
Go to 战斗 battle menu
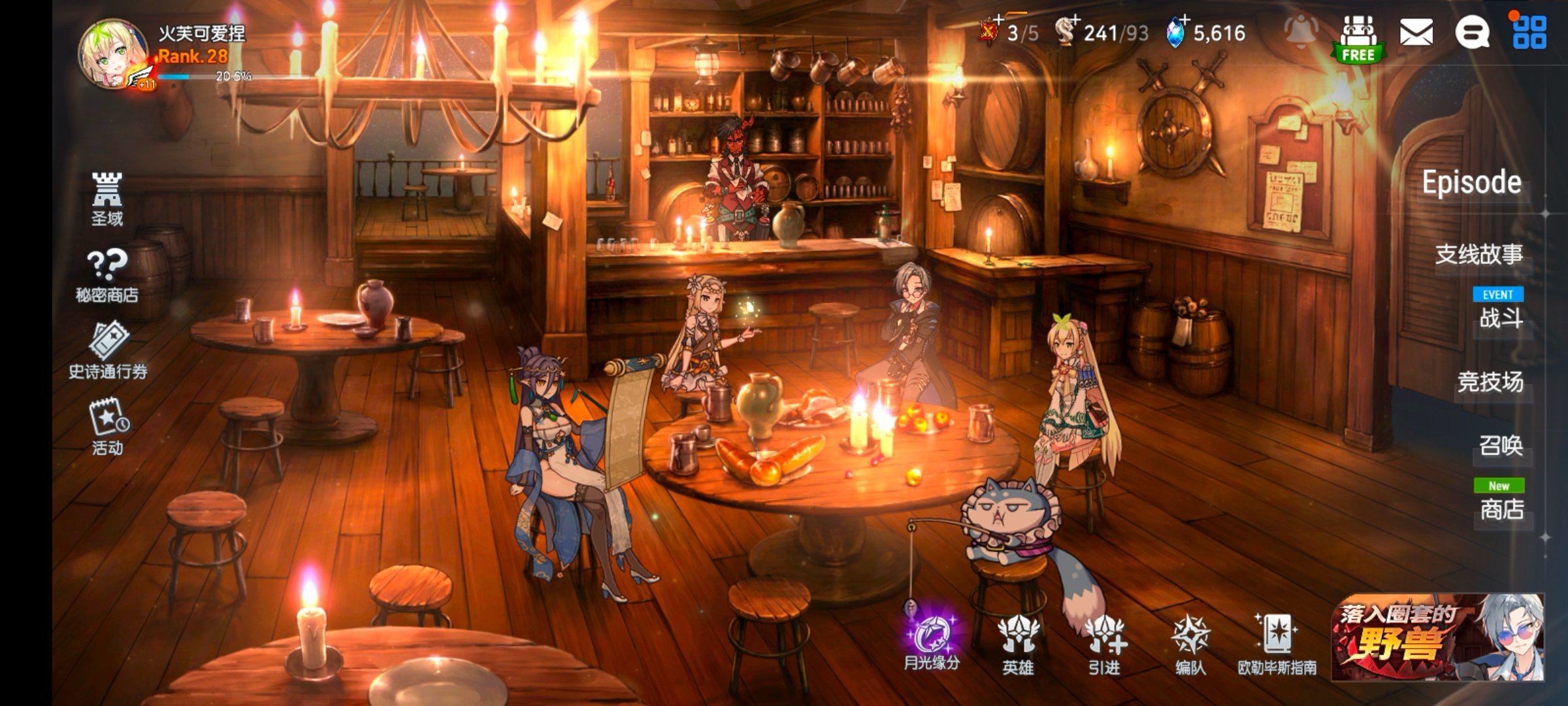point(1500,318)
